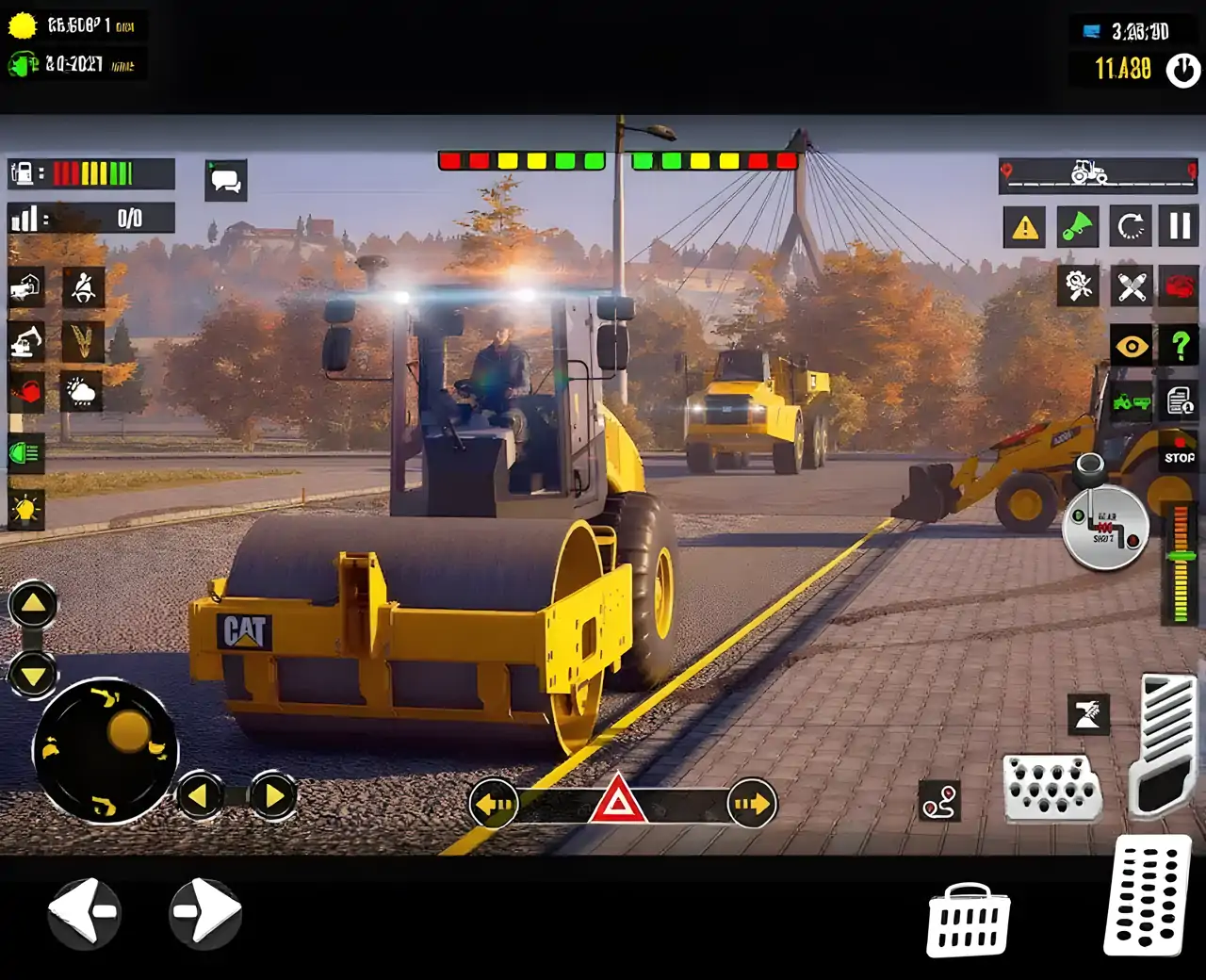1206x980 pixels.
Task: Select the weather forecast icon
Action: [80, 393]
